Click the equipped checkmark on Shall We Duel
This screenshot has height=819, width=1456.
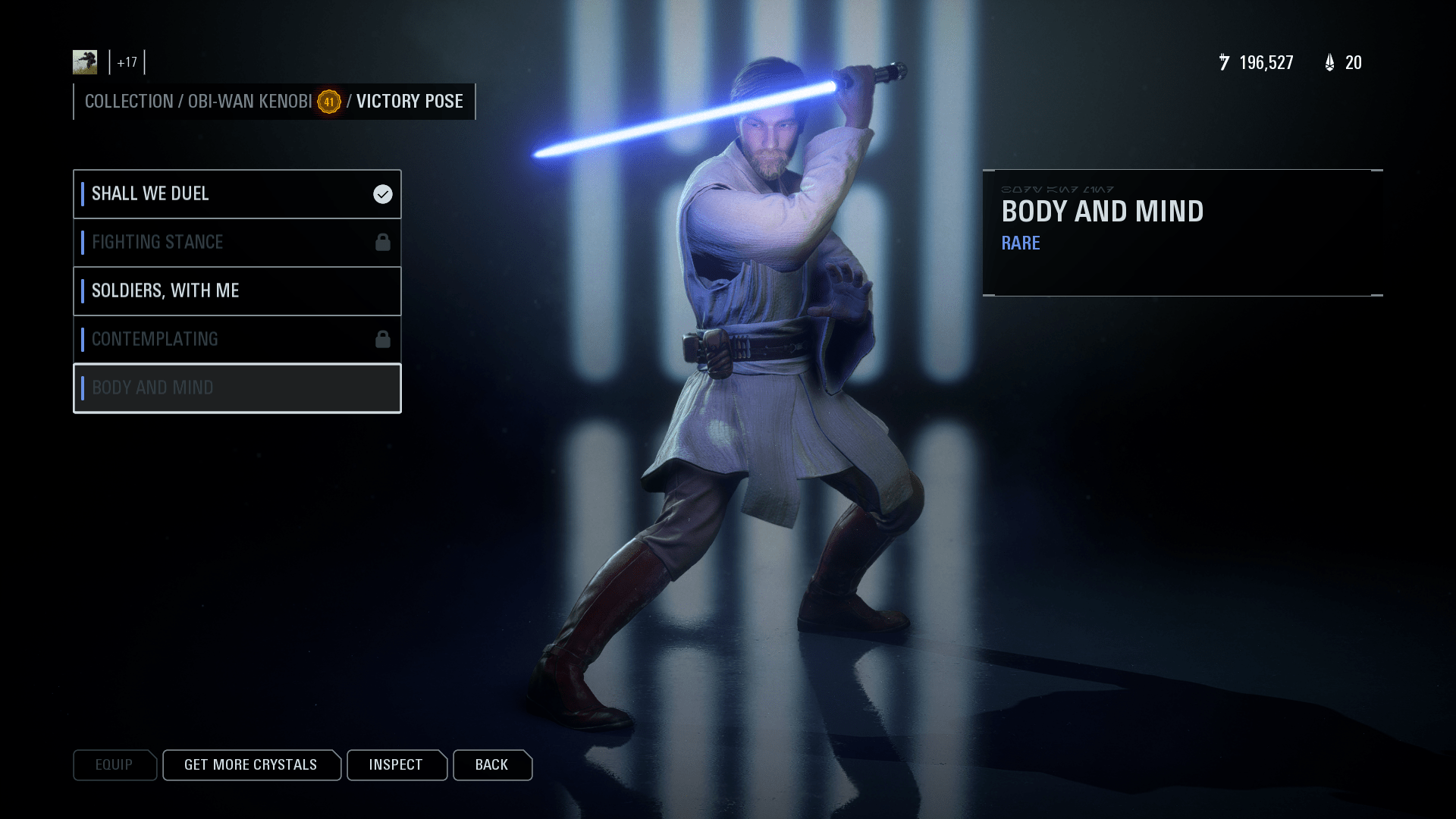coord(381,193)
